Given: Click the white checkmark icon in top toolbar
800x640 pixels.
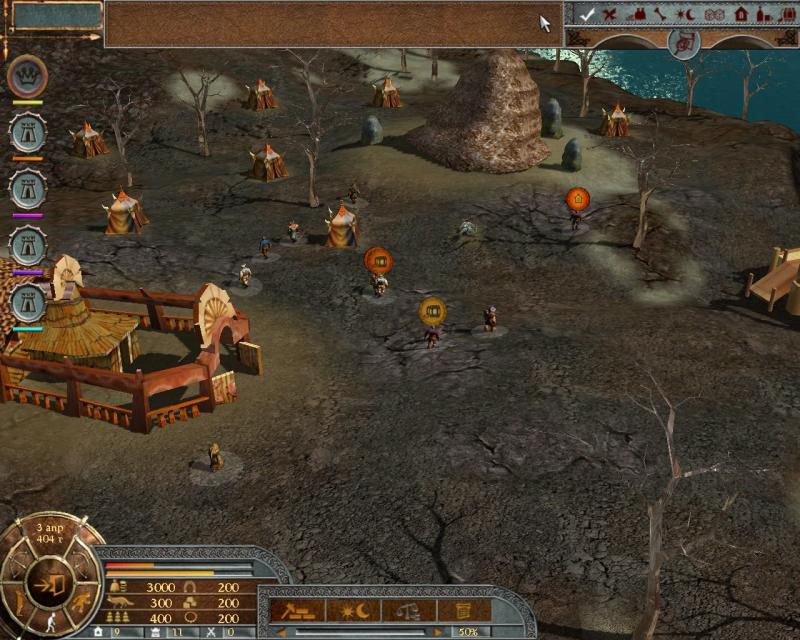Looking at the screenshot, I should click(x=588, y=14).
